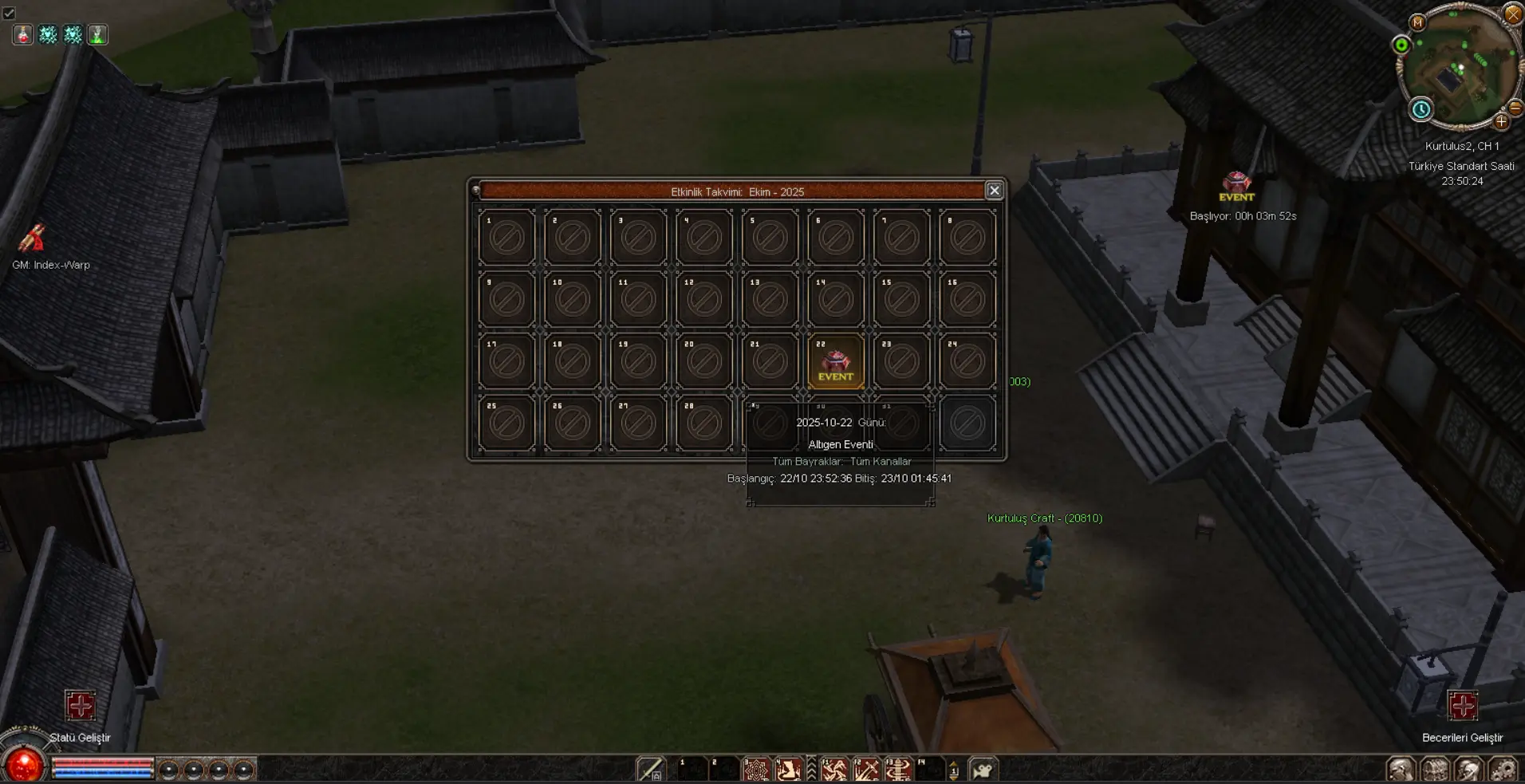Click the EVENT countdown icon
The height and width of the screenshot is (784, 1525).
tap(1236, 187)
